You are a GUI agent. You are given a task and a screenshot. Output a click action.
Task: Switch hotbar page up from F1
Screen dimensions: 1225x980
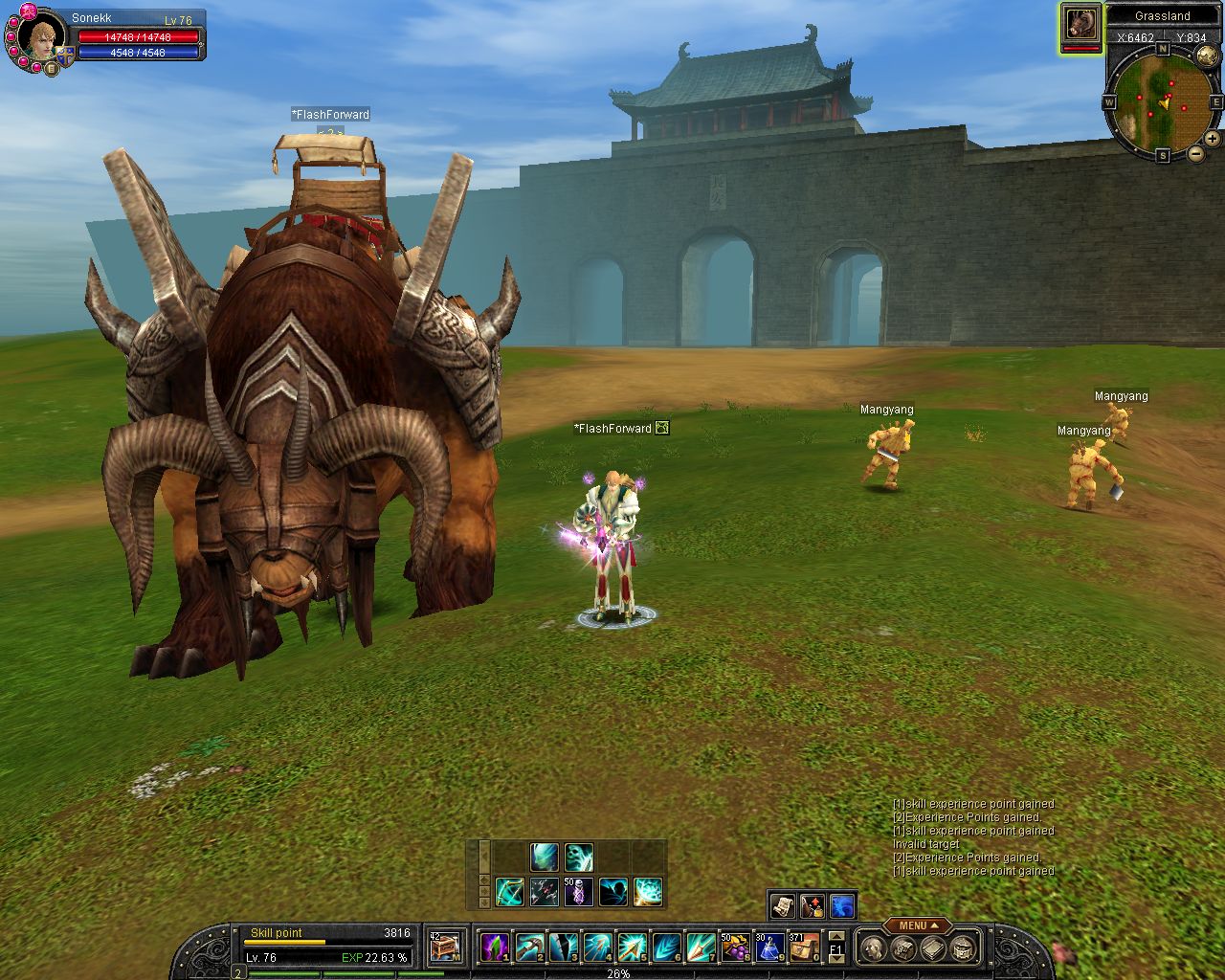click(x=836, y=936)
